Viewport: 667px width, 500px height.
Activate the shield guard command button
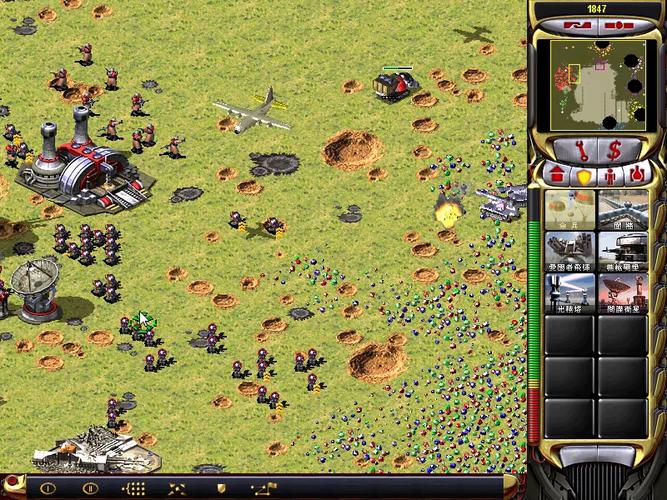tap(220, 489)
